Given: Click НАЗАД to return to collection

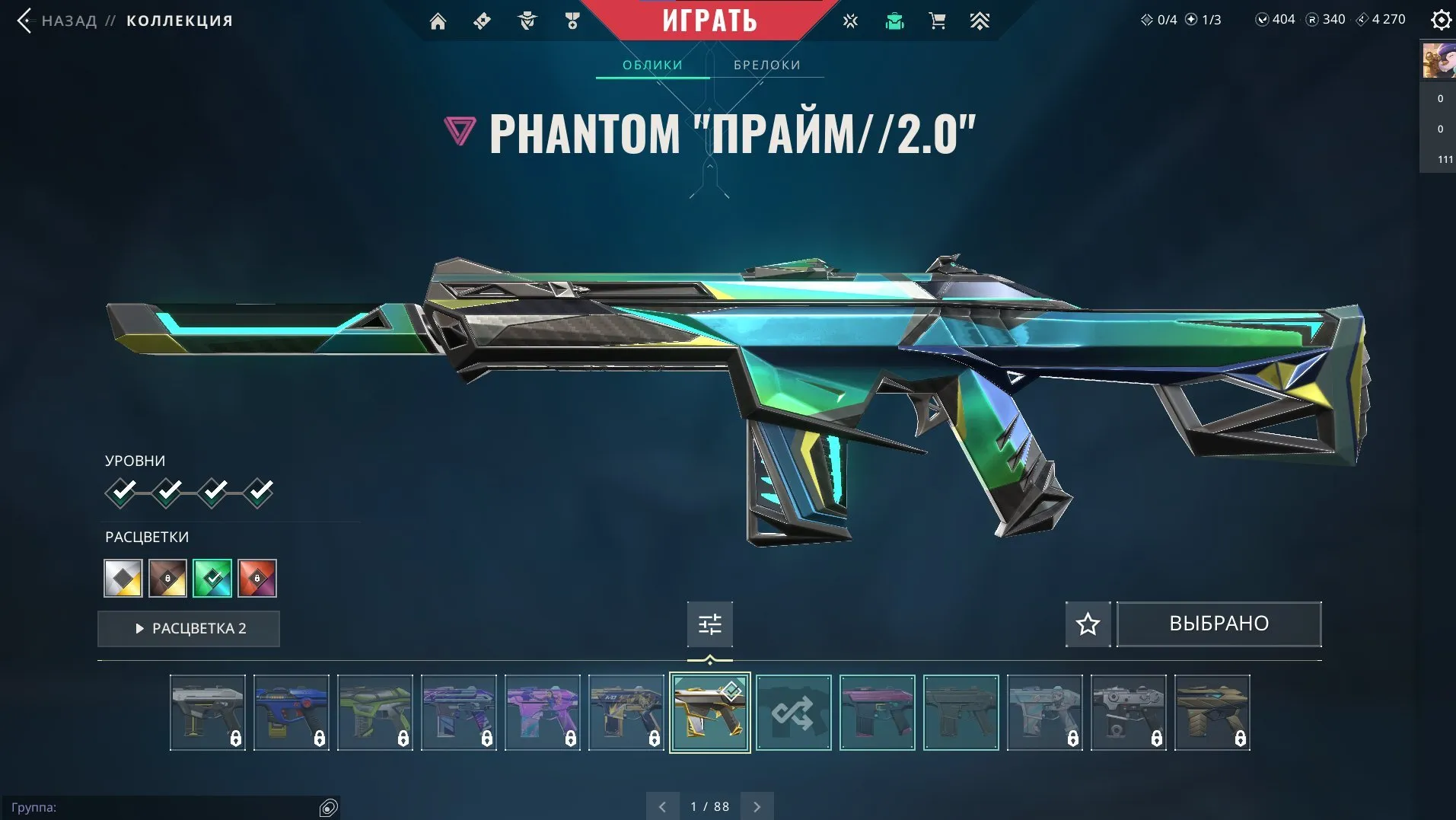Looking at the screenshot, I should tap(69, 21).
